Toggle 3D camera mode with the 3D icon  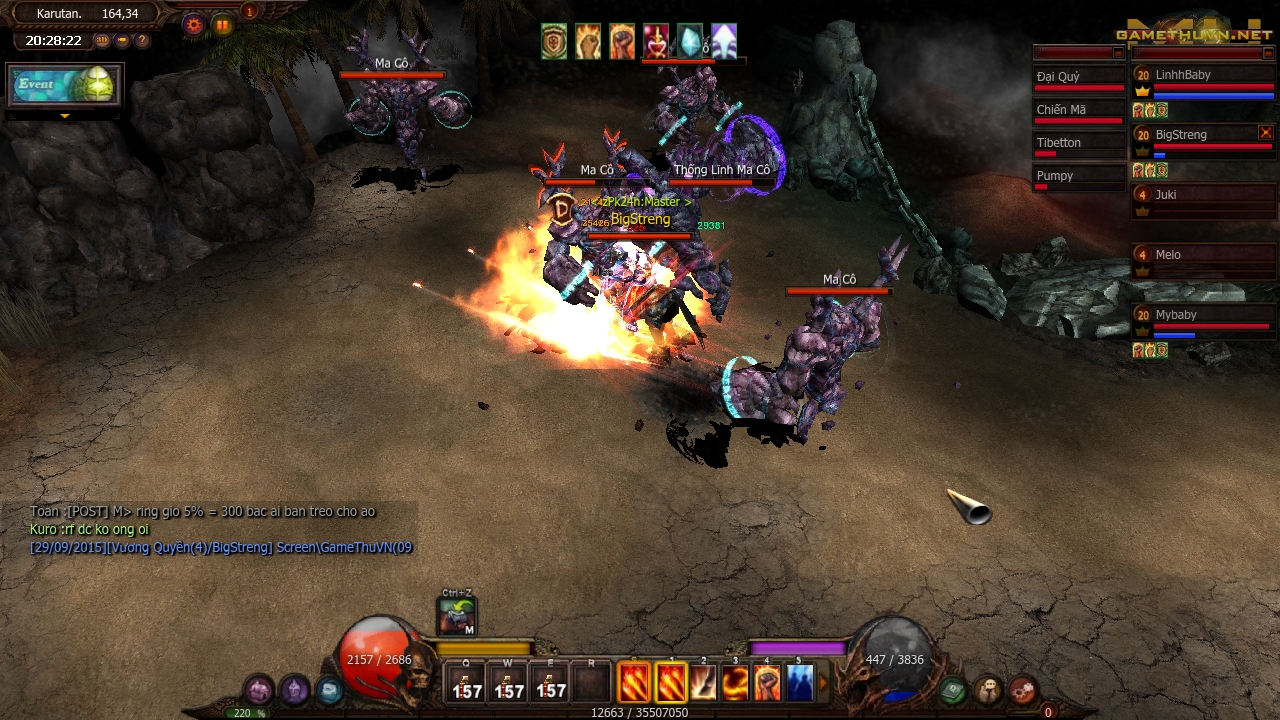102,40
